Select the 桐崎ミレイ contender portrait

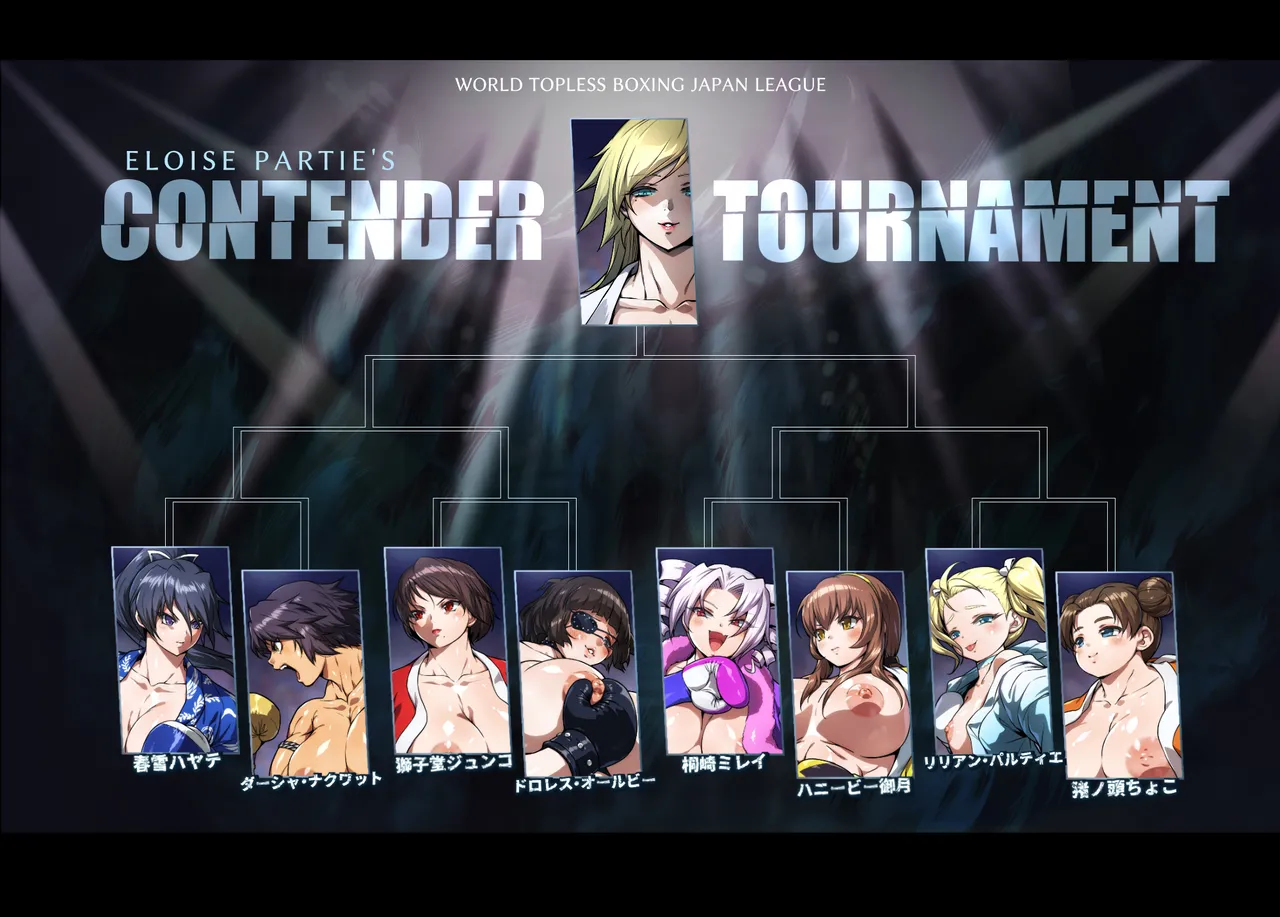pyautogui.click(x=718, y=650)
